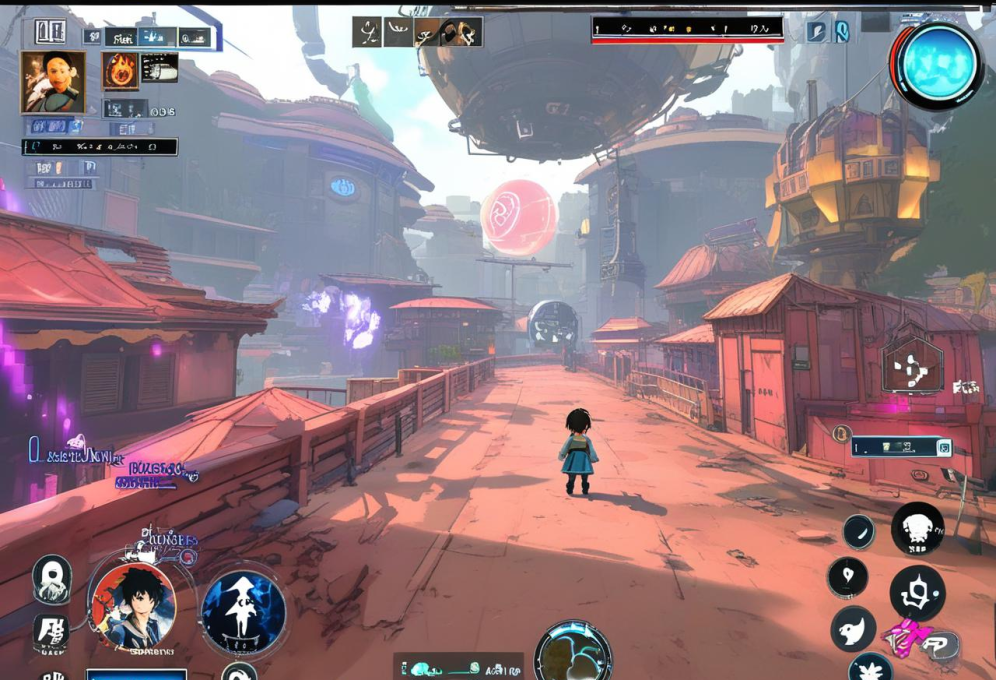This screenshot has width=996, height=680.
Task: Tap the teal-edged item panel above the skill buttons
Action: (901, 447)
